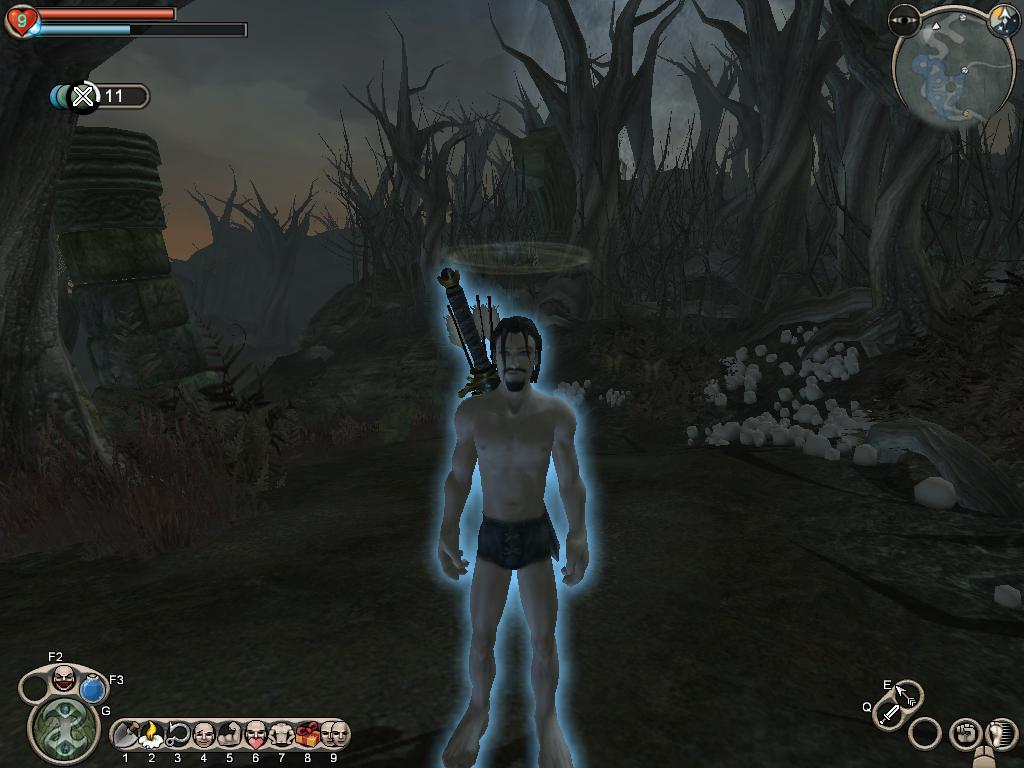Image resolution: width=1024 pixels, height=768 pixels.
Task: Click the eye visibility indicator
Action: point(905,19)
